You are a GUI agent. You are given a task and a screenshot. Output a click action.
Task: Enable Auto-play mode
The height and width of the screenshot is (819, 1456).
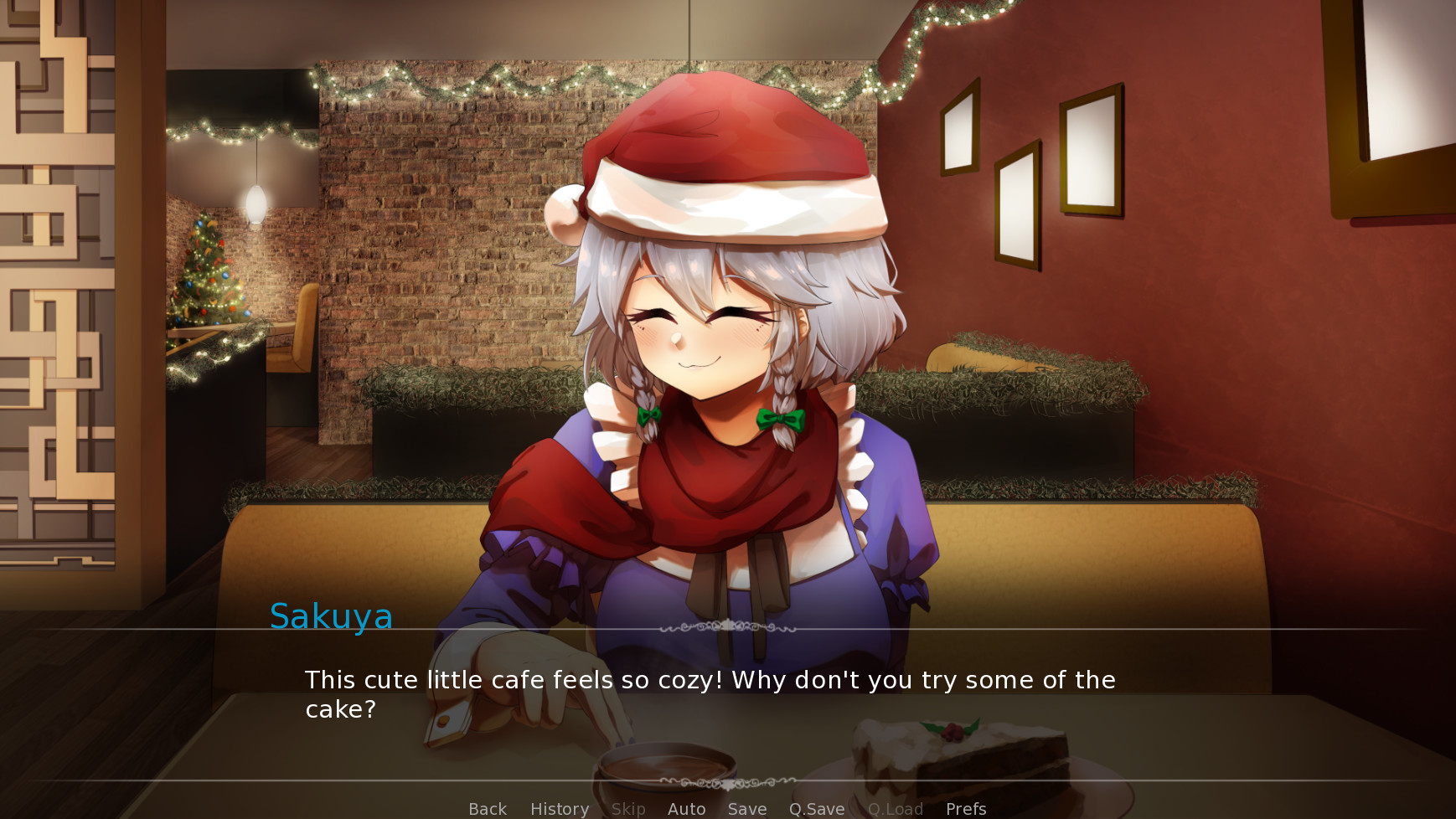(686, 809)
